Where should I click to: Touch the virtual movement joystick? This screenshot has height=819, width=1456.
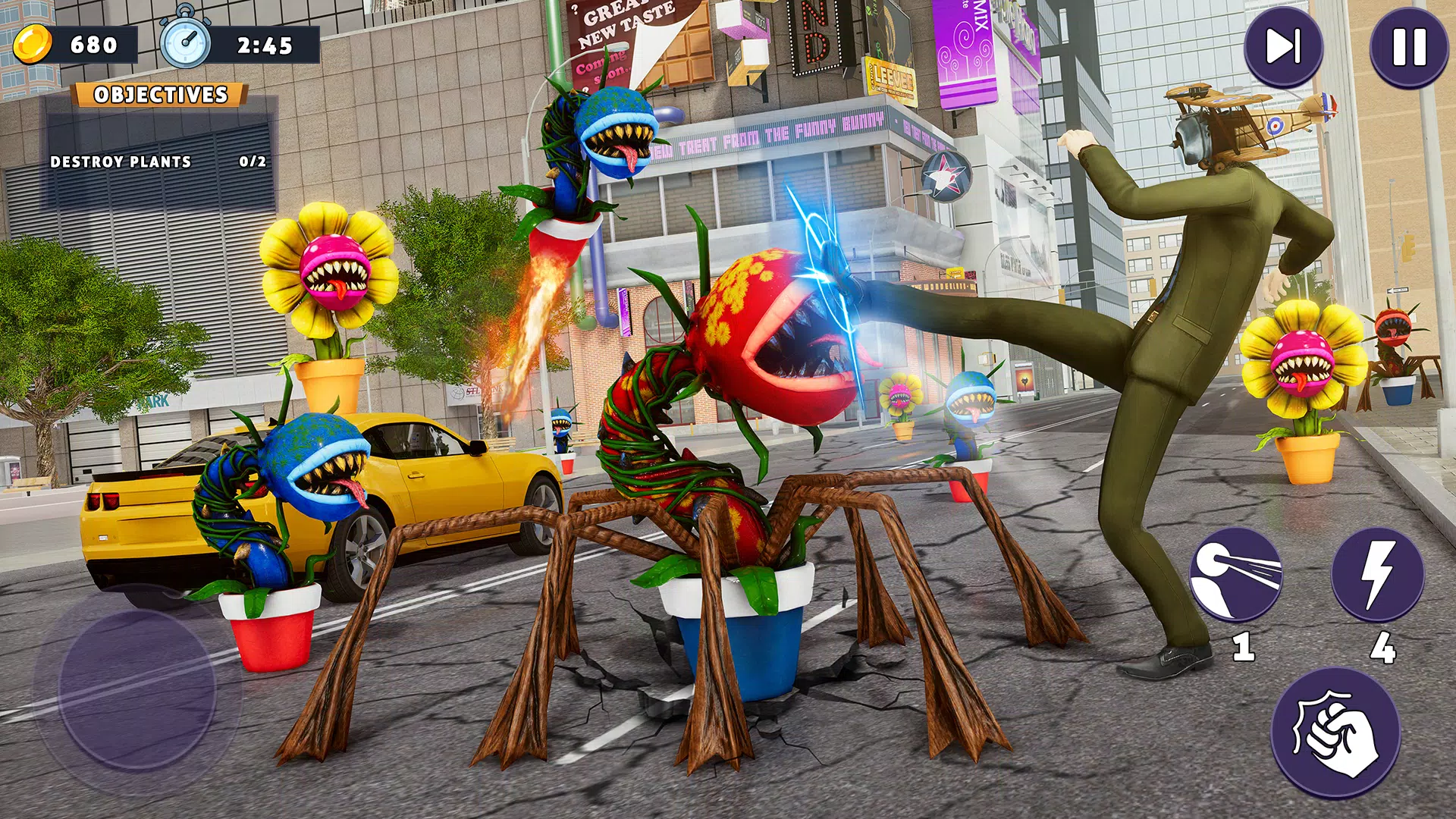click(x=137, y=689)
